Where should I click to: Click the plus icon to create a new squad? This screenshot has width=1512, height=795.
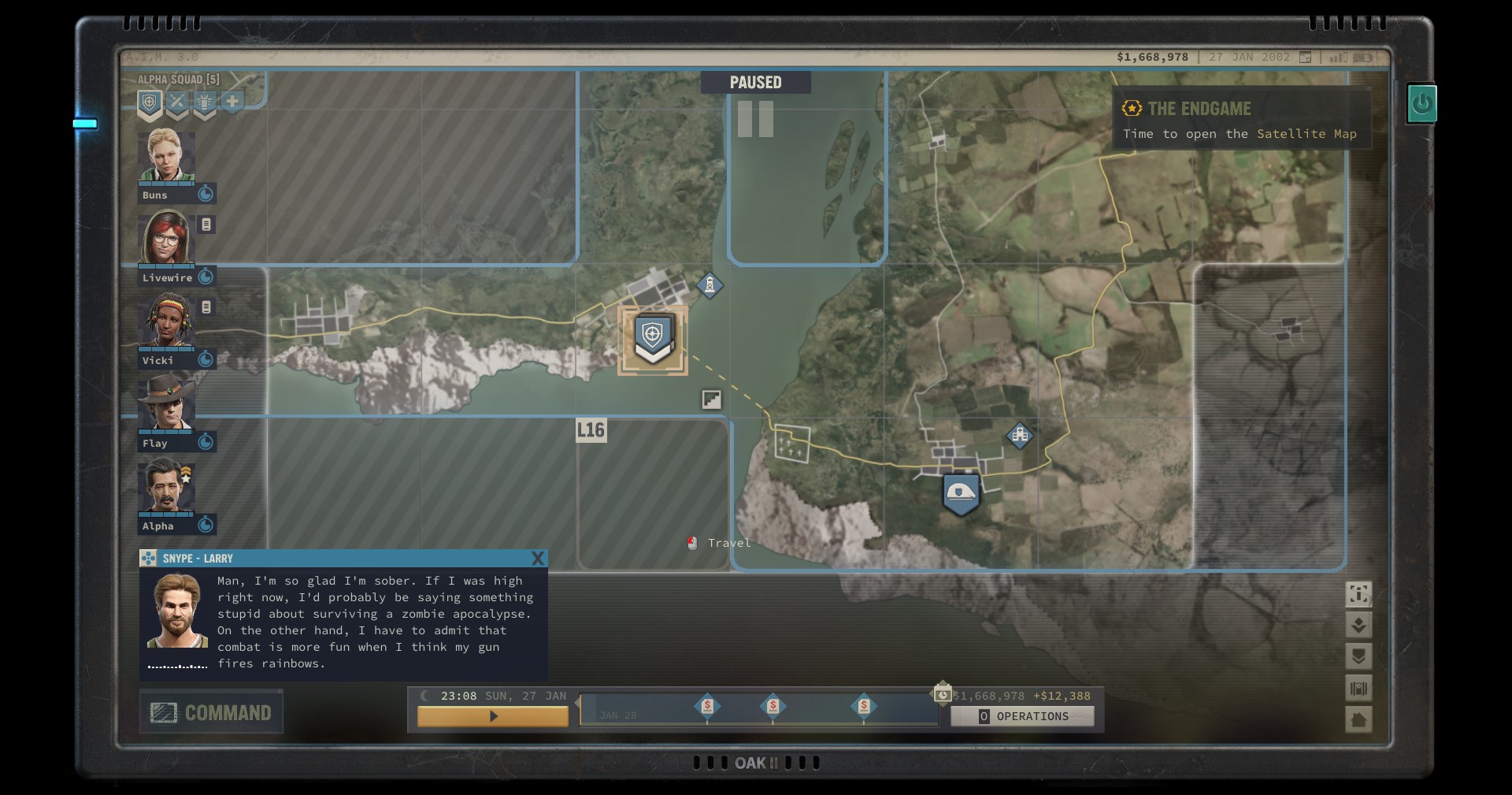(x=233, y=101)
